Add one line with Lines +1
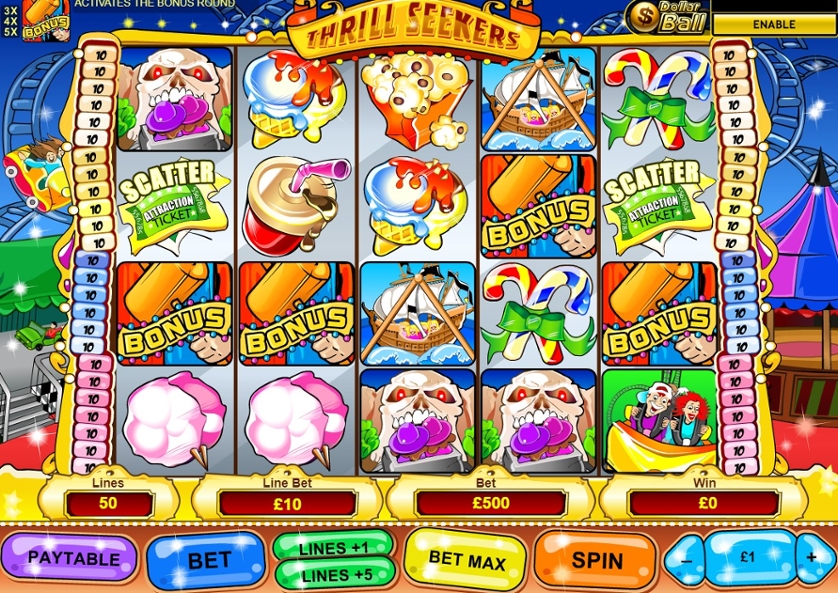Screen dimensions: 838x593 334,549
